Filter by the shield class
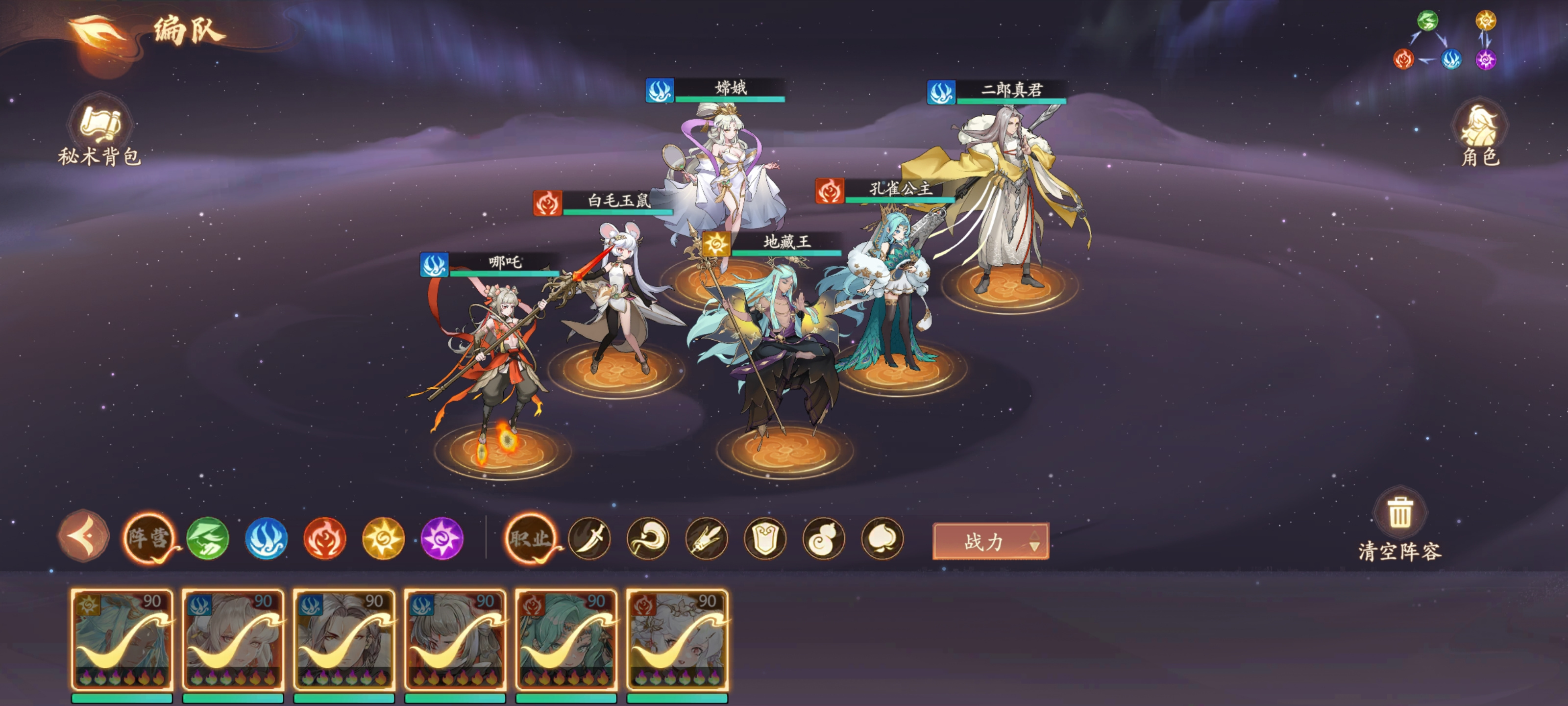This screenshot has width=1568, height=706. (765, 538)
